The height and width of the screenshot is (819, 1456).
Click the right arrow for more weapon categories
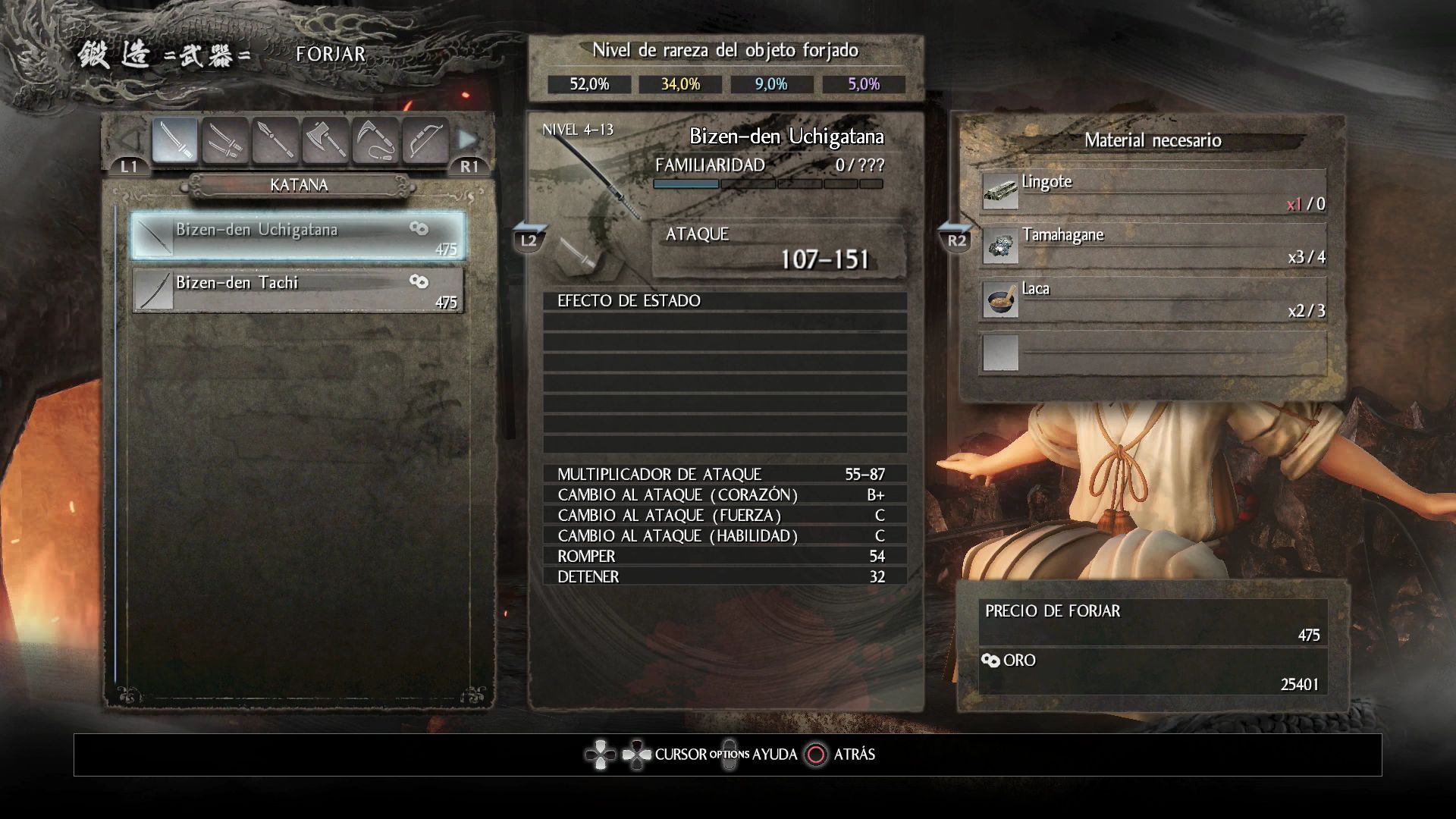tap(468, 140)
